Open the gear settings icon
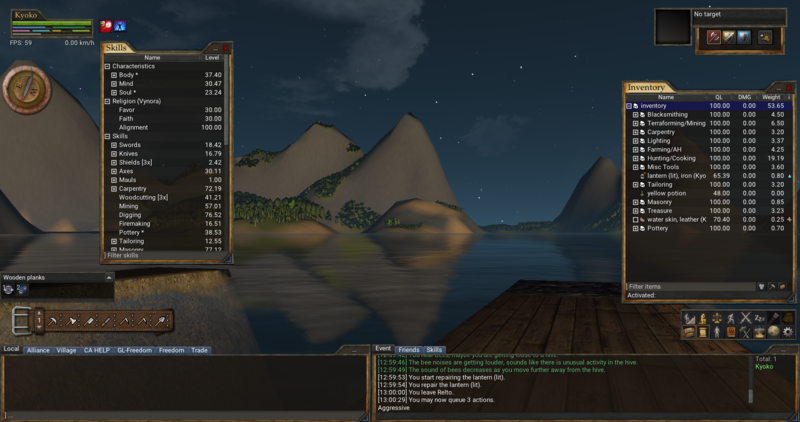800x422 pixels. pos(787,331)
